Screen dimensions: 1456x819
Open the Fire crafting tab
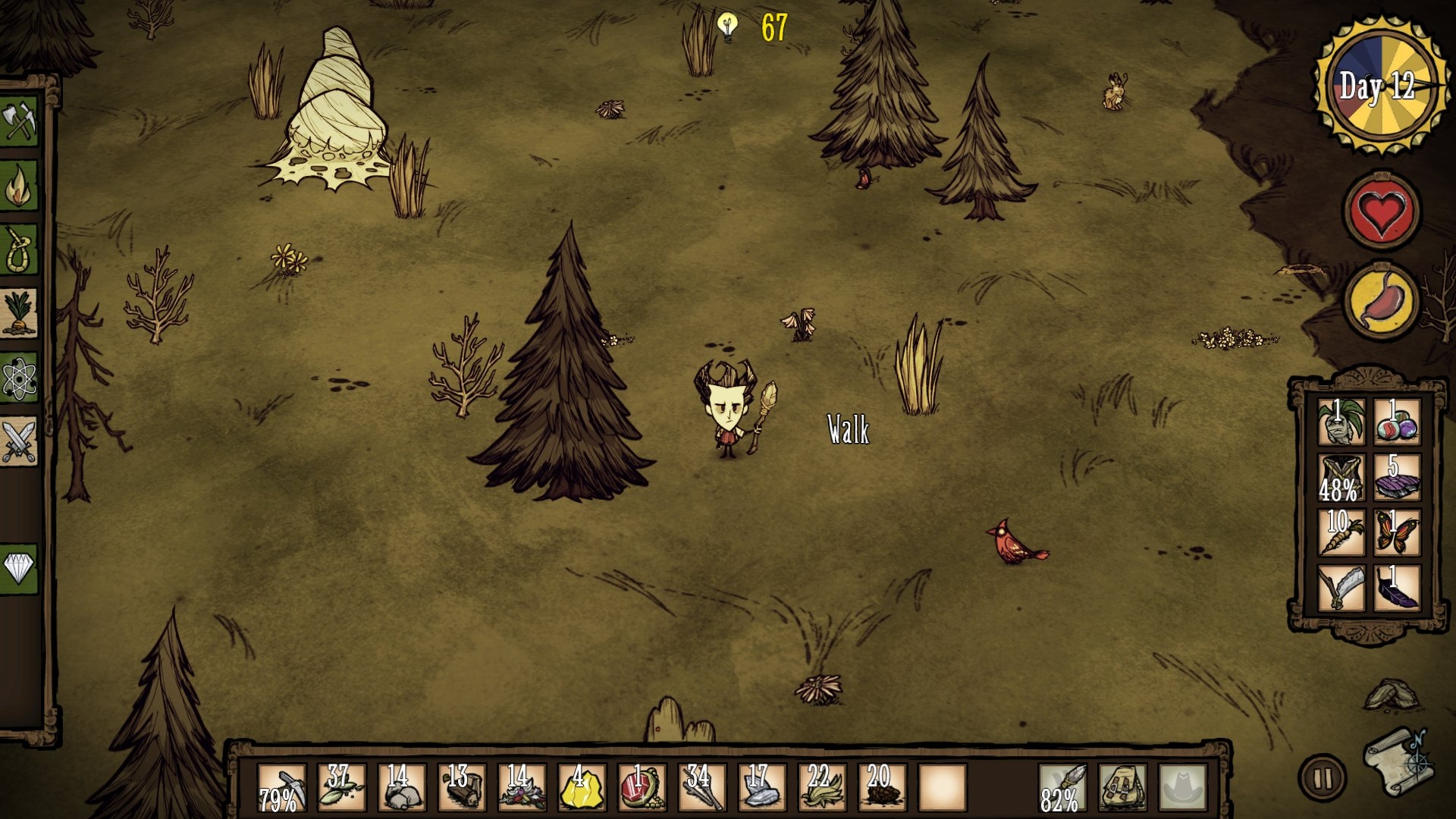tap(20, 187)
